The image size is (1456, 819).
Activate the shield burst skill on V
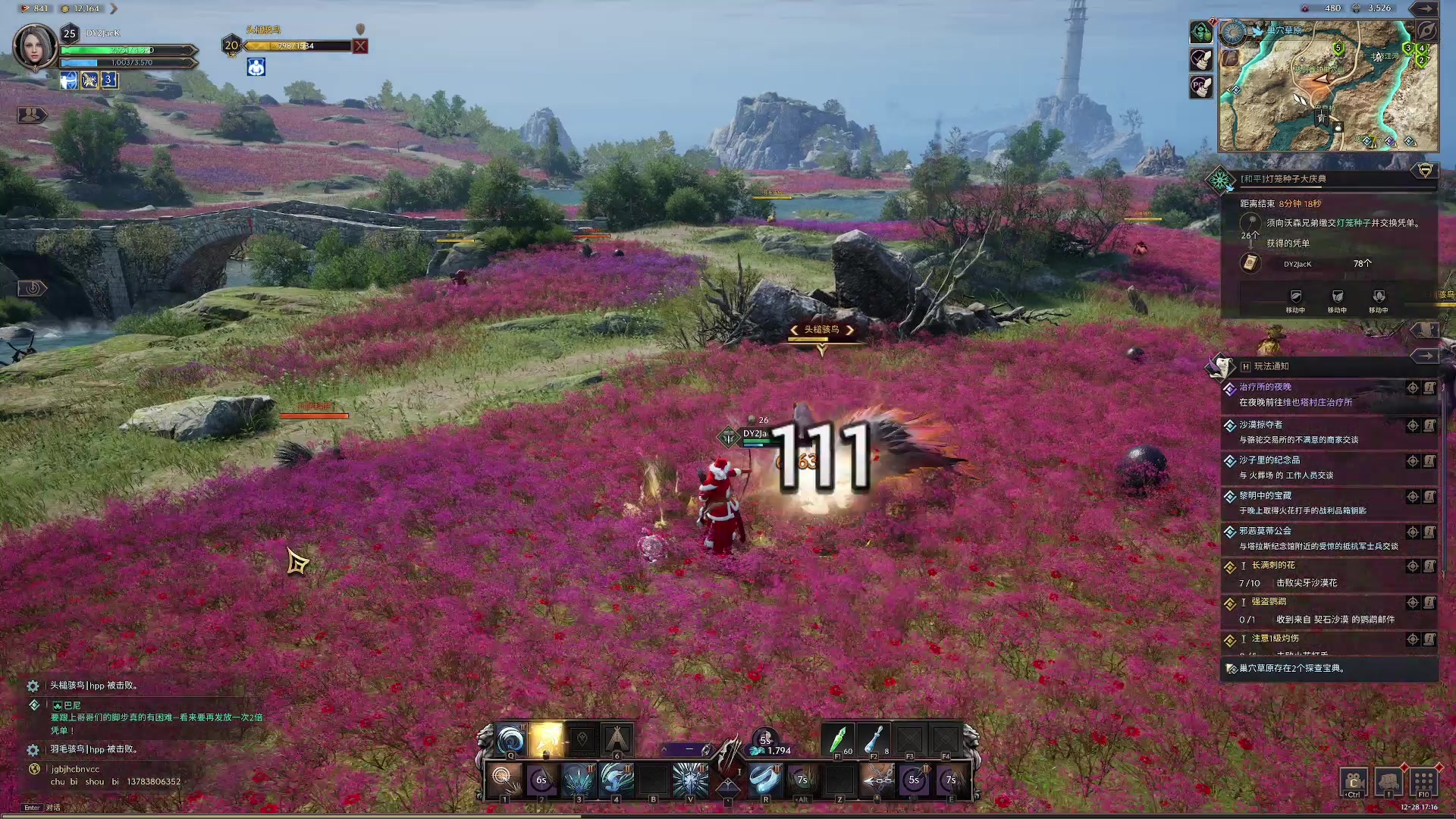[x=690, y=779]
